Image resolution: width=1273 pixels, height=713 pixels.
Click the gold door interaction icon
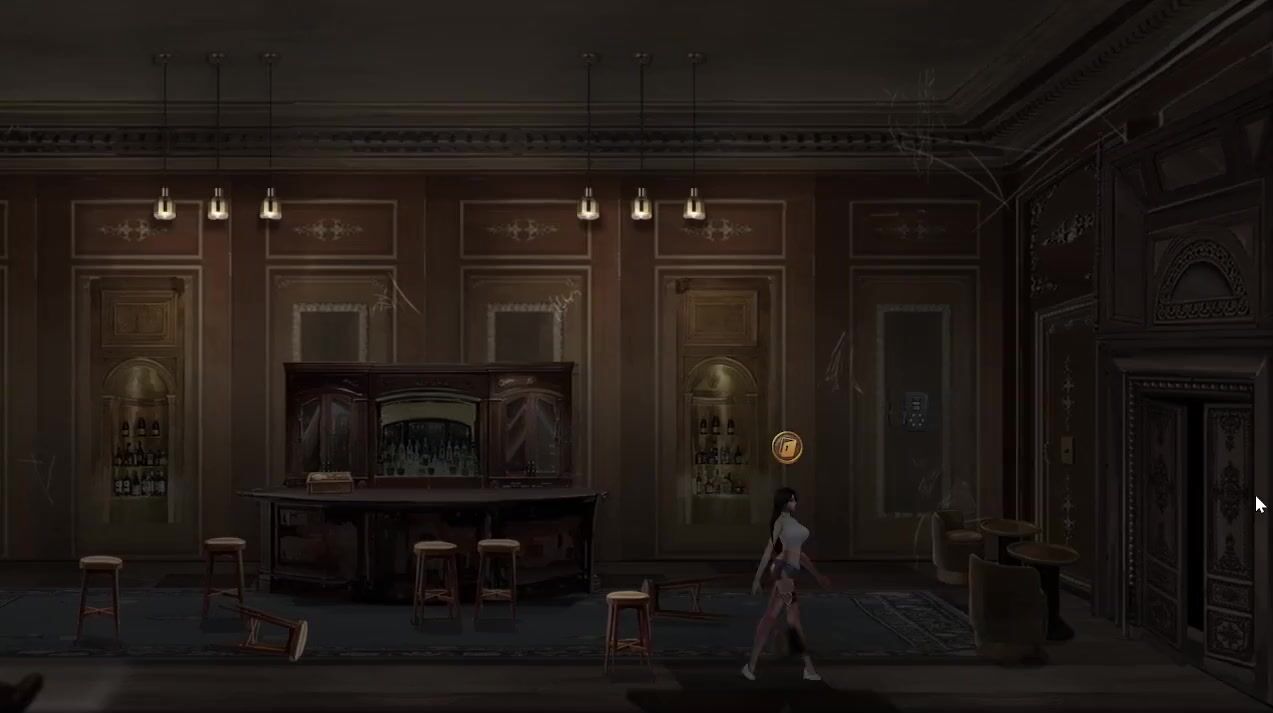[x=787, y=447]
